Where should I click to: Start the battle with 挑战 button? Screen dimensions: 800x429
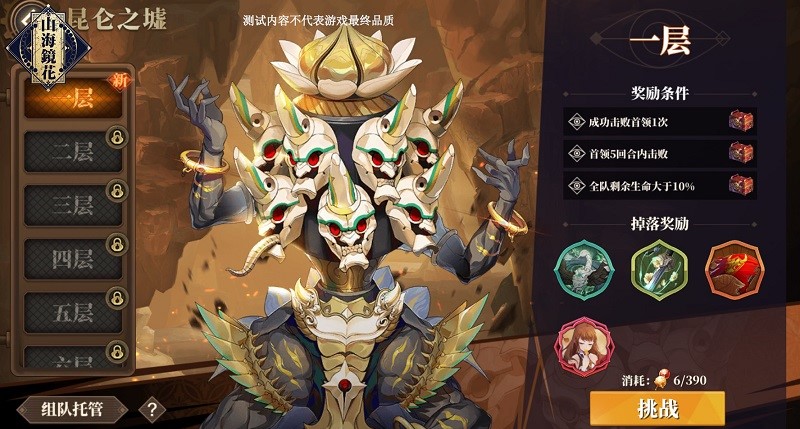click(657, 408)
